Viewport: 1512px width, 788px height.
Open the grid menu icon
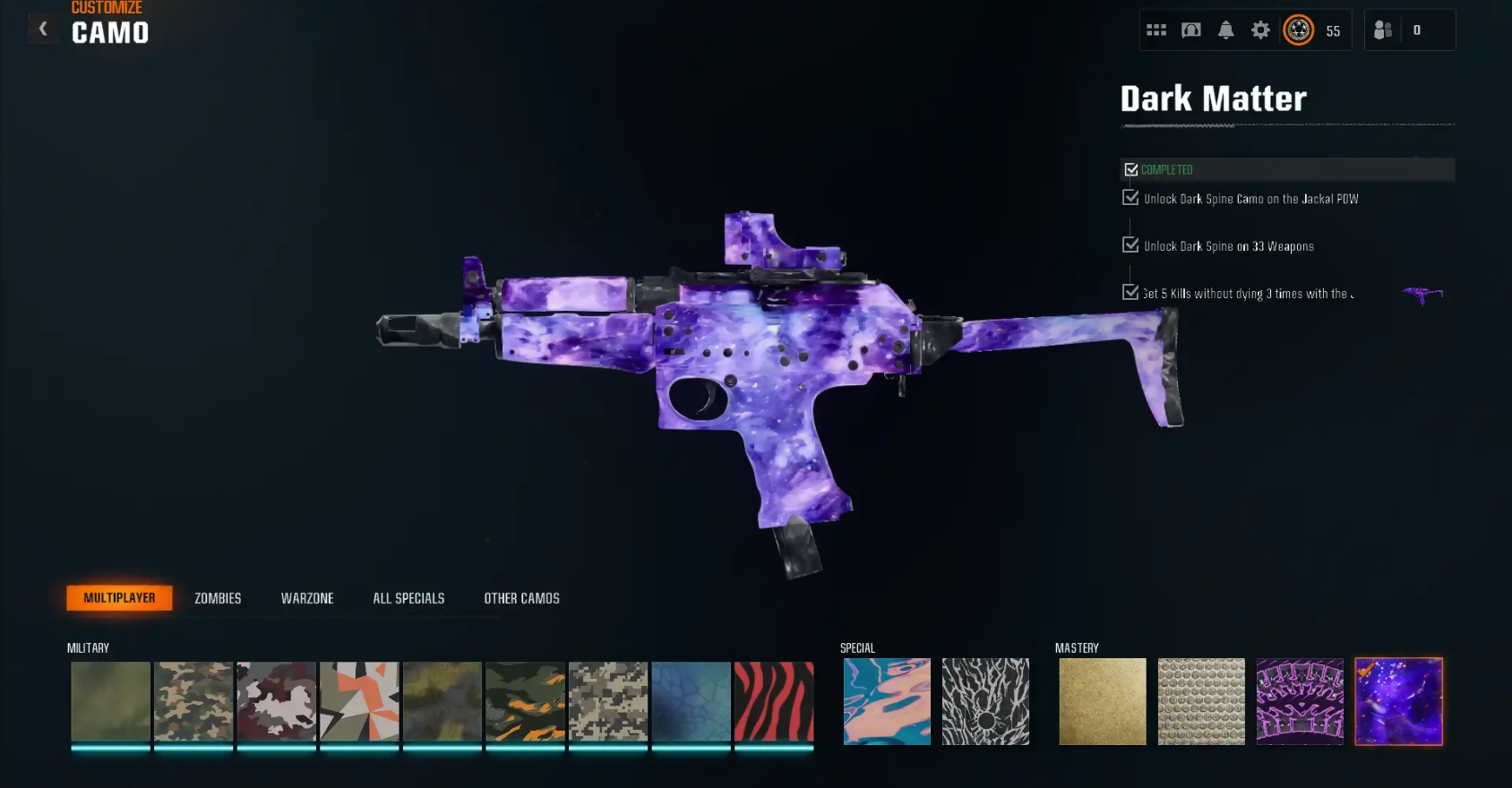[1156, 30]
